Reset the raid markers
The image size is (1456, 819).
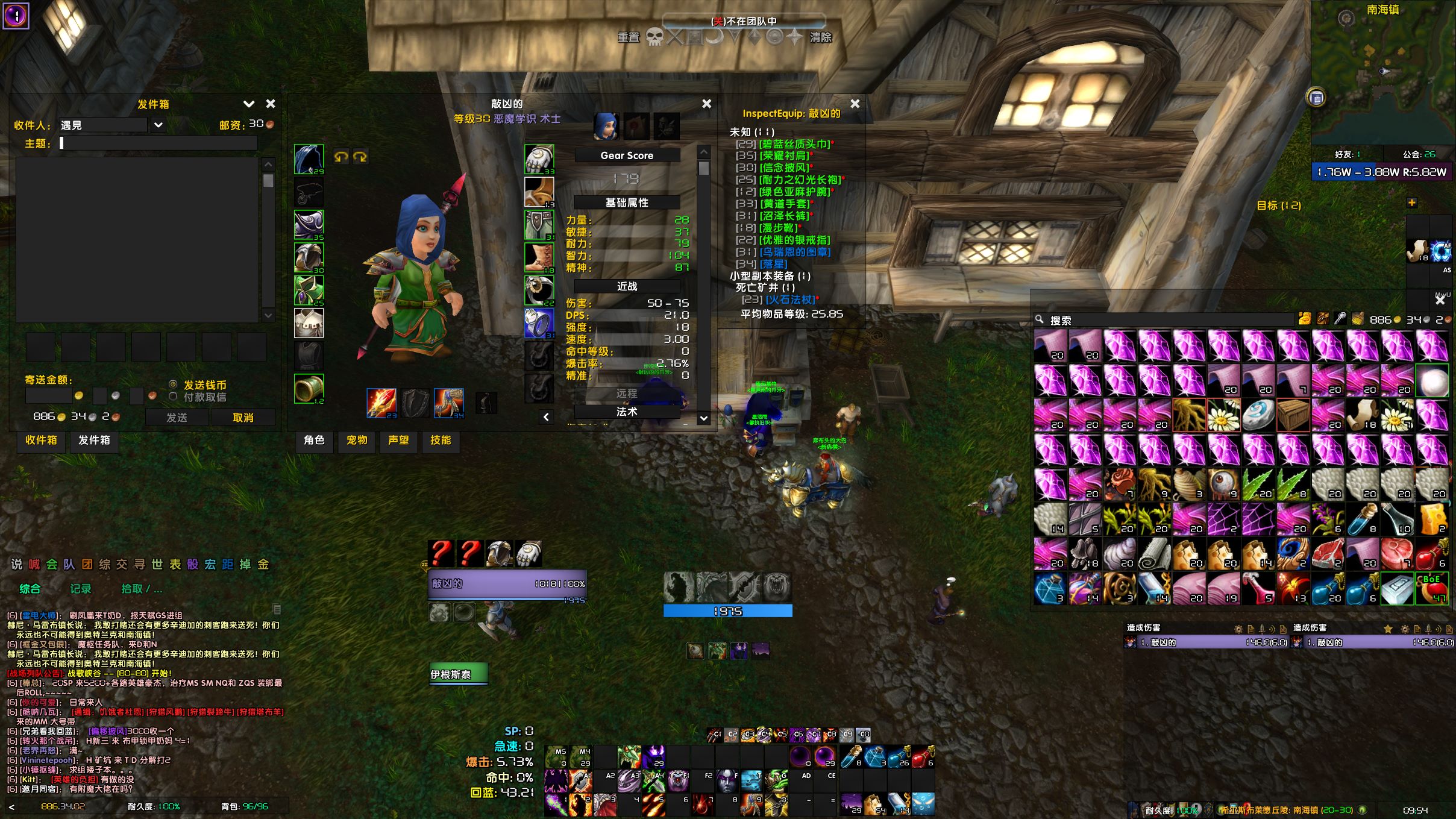pyautogui.click(x=629, y=37)
